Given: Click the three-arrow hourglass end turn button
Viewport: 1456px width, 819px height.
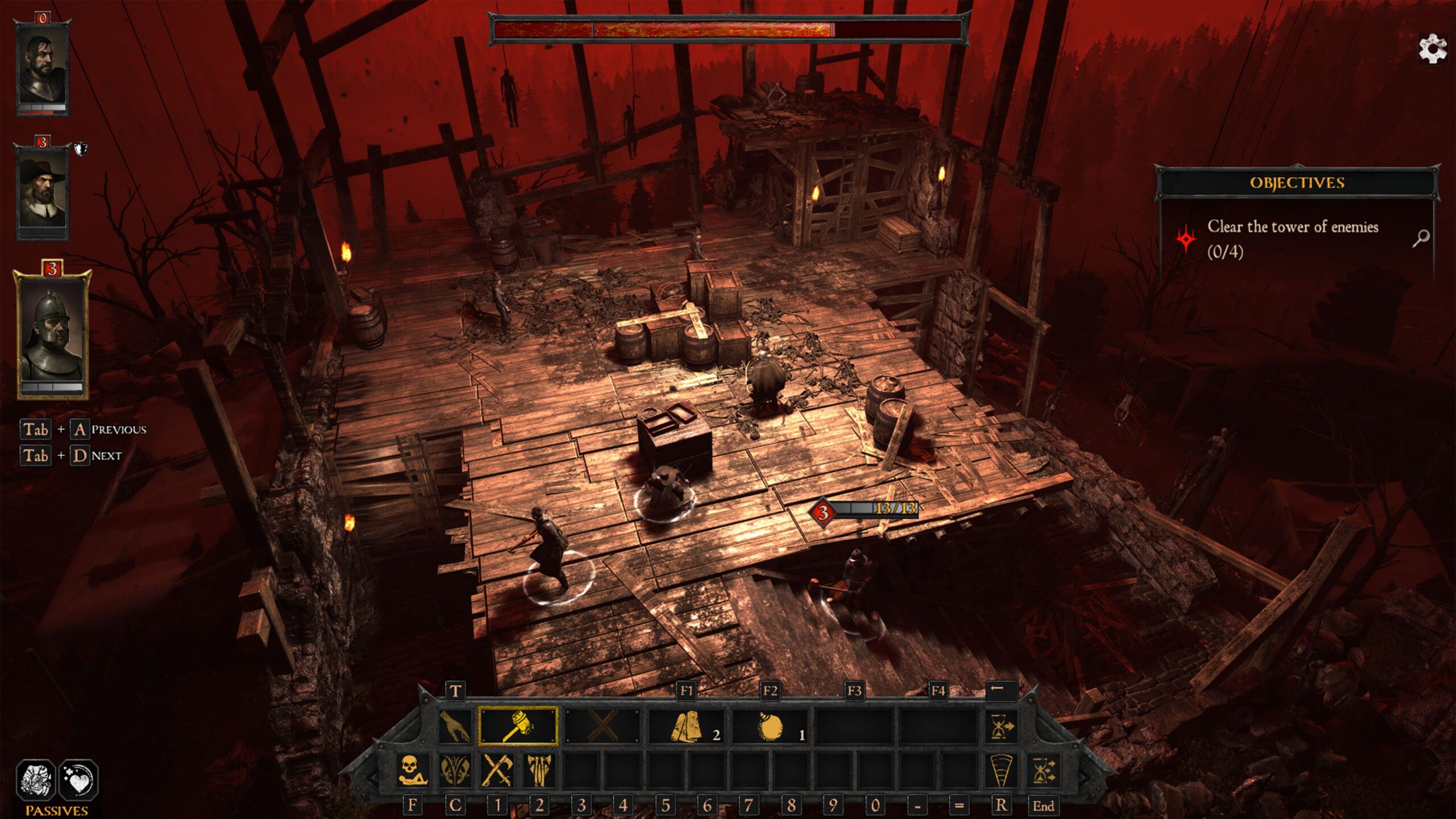Looking at the screenshot, I should (x=1043, y=771).
